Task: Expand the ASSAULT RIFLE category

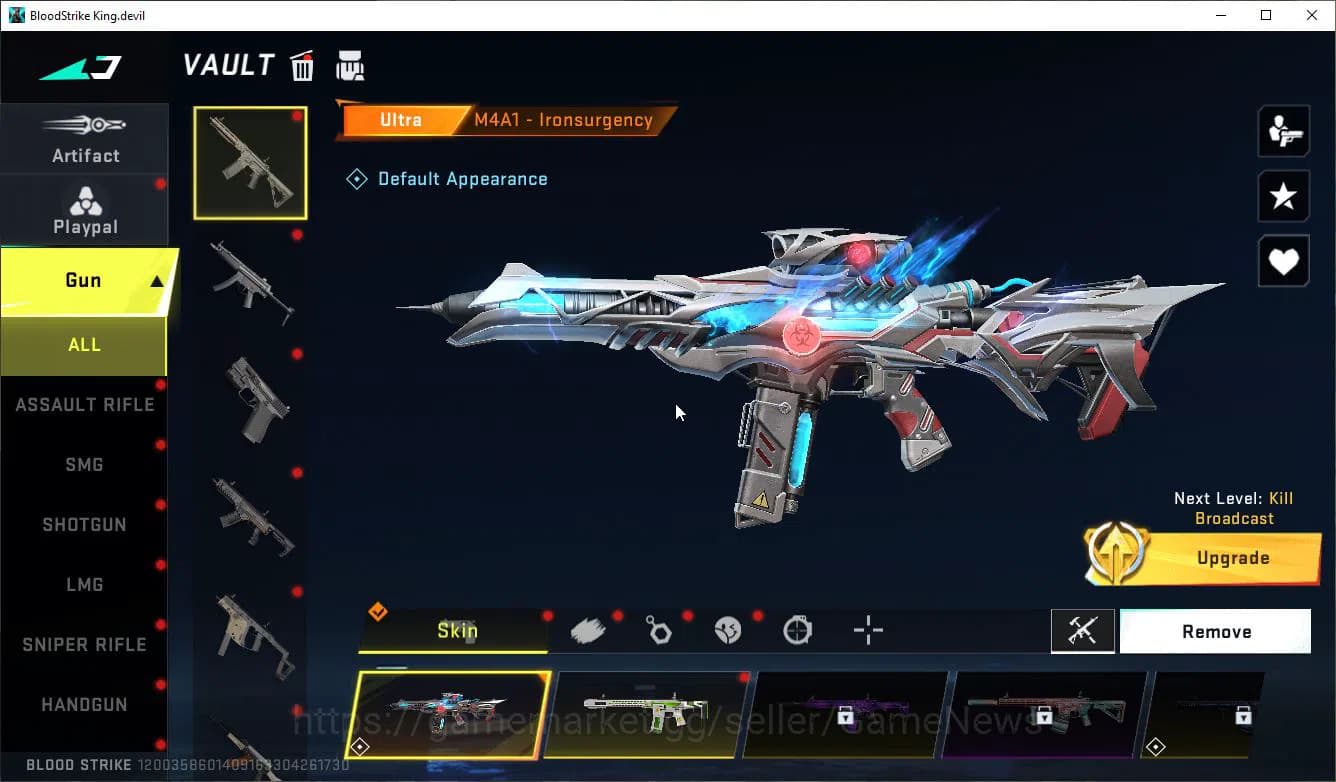Action: (x=85, y=404)
